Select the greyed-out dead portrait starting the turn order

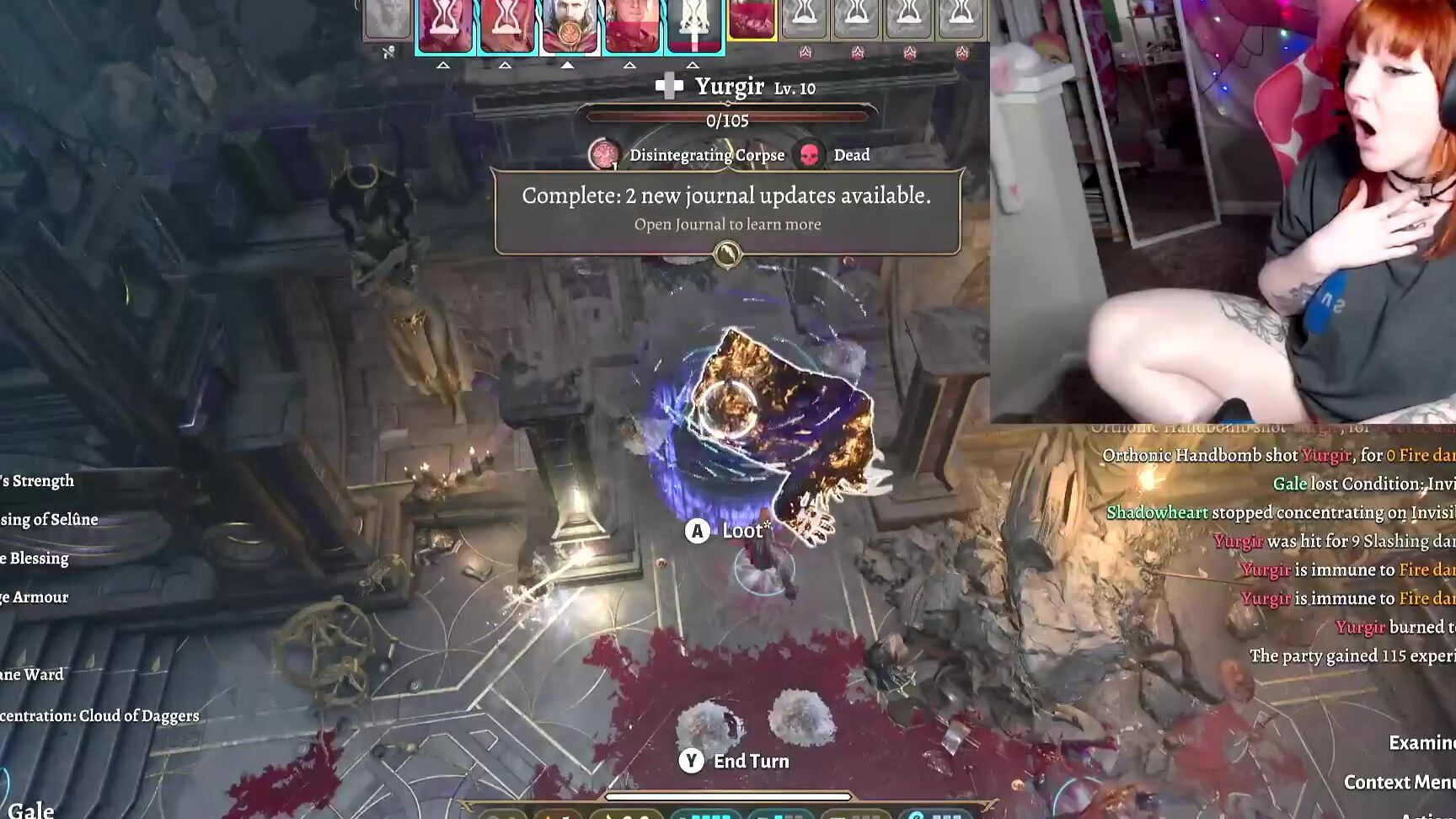click(388, 20)
